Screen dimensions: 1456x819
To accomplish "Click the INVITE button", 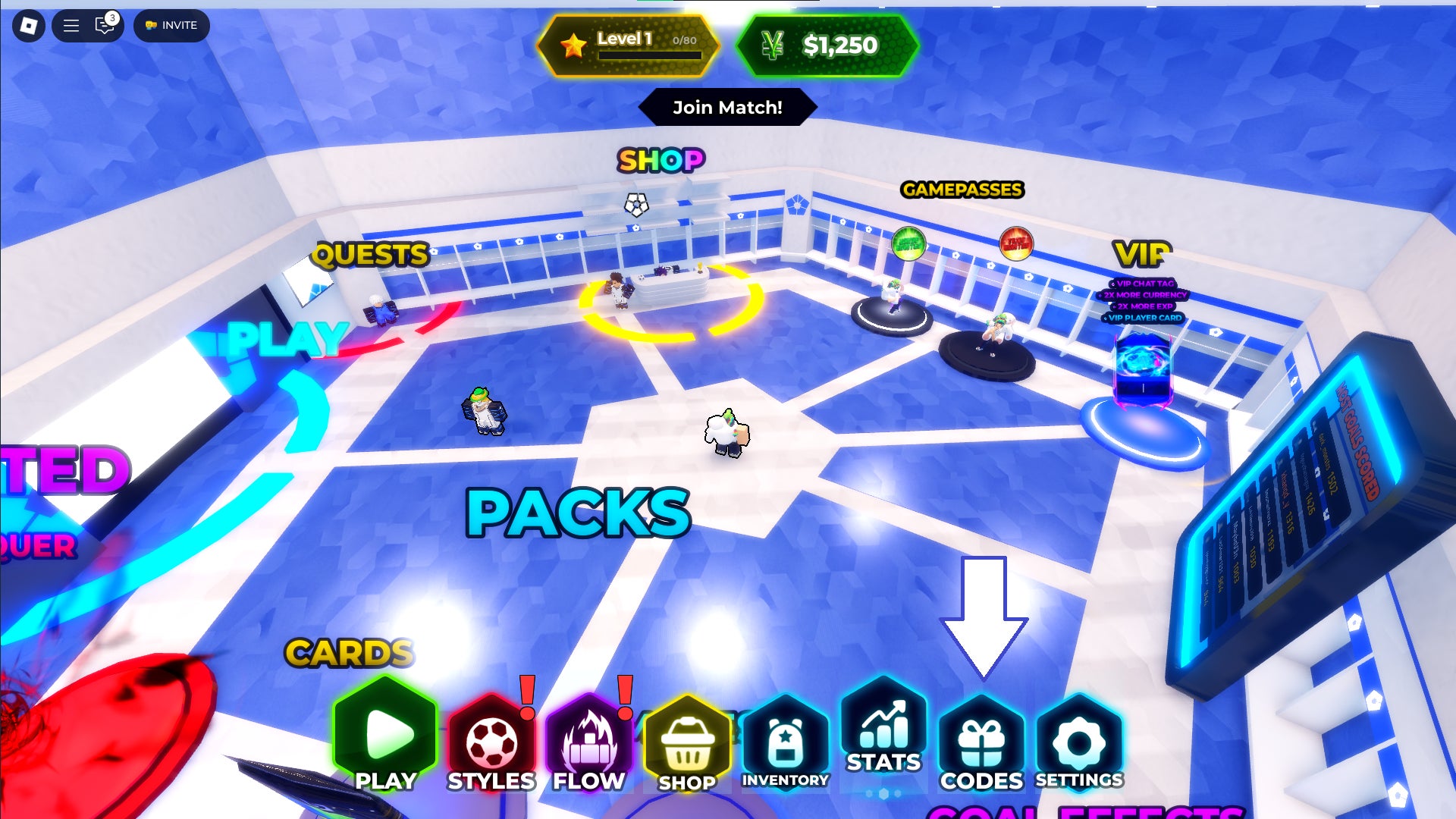I will pyautogui.click(x=171, y=25).
